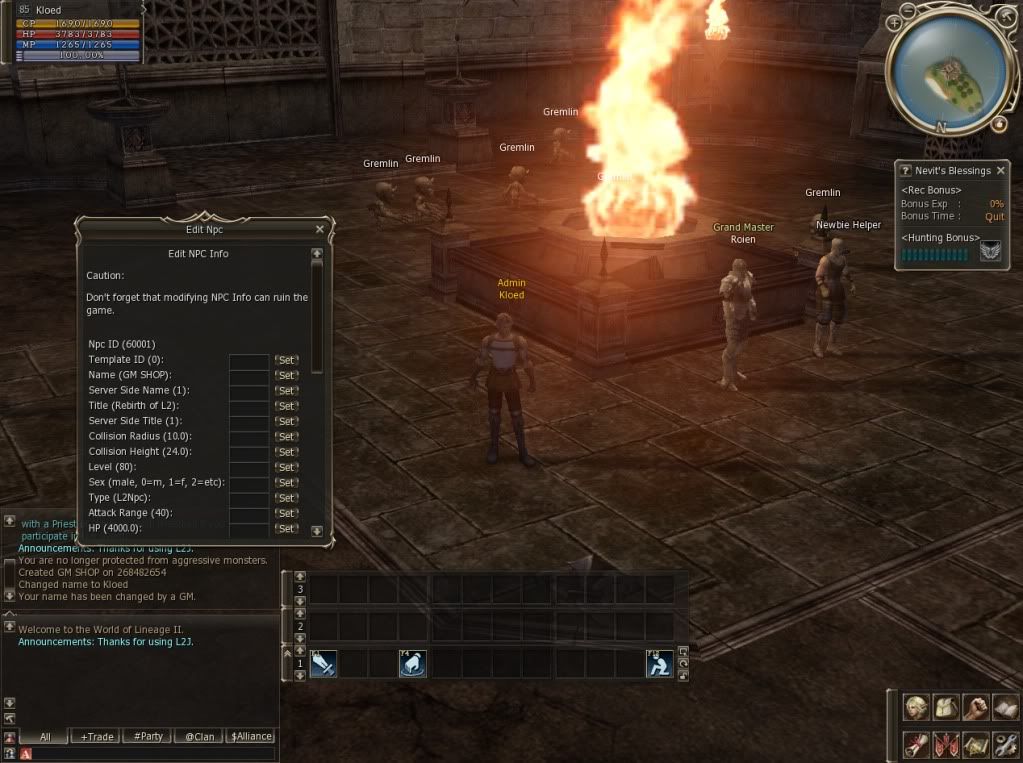Apply the Set button for HP
Screen dimensions: 1023x763
point(287,528)
